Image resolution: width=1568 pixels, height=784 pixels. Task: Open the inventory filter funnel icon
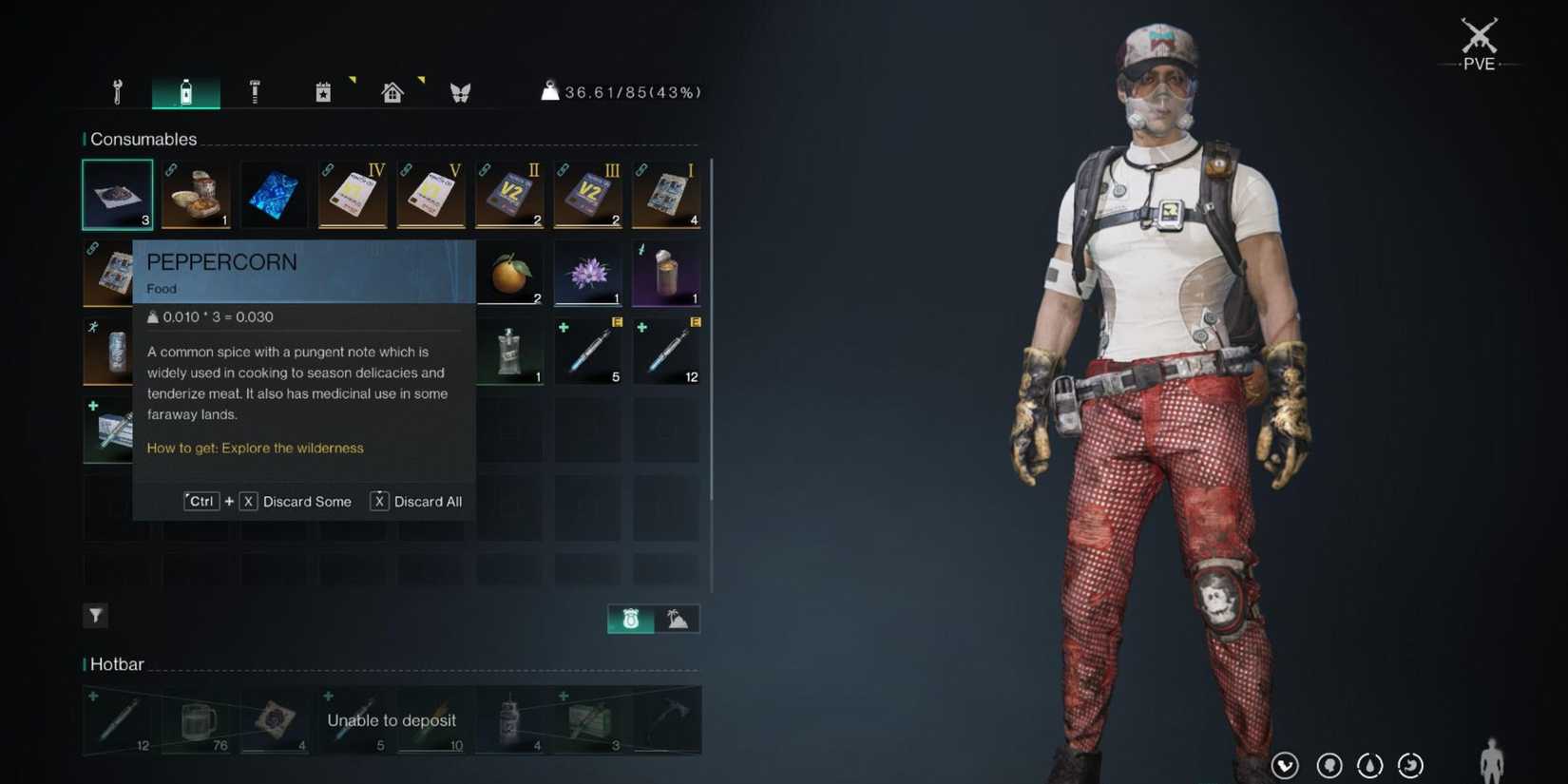[95, 615]
